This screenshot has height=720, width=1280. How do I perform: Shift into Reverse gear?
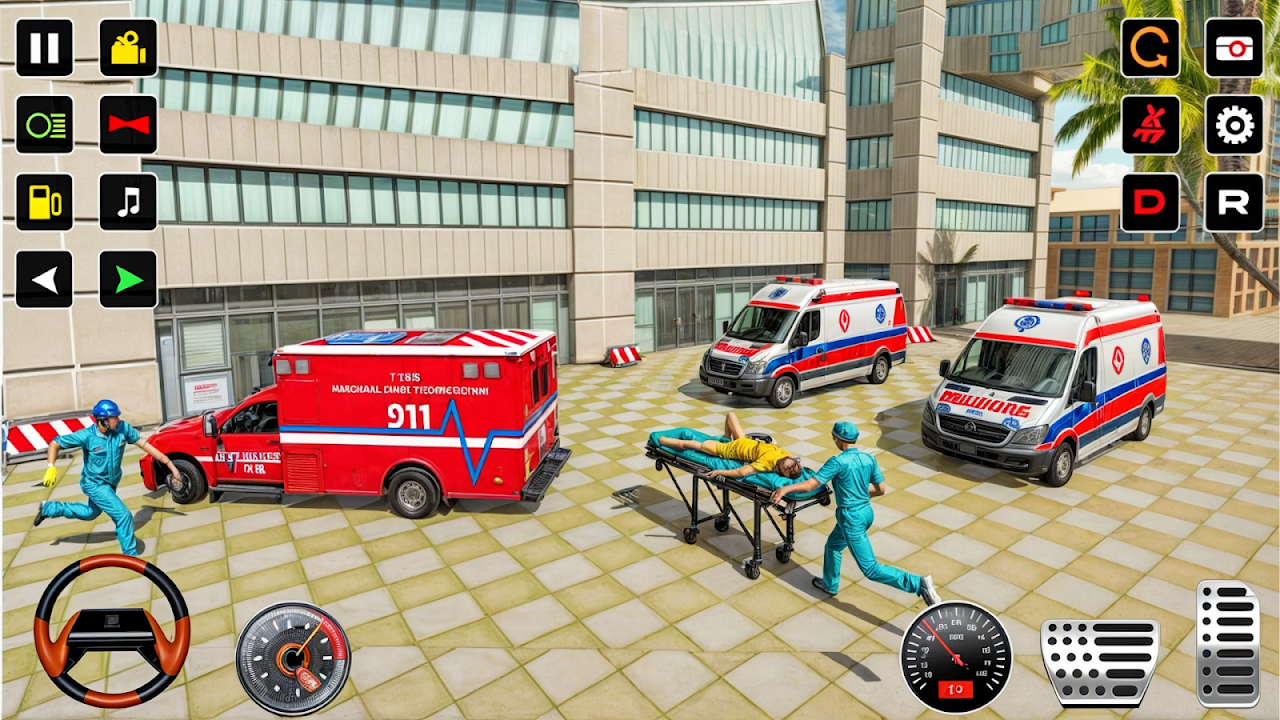tap(1234, 202)
